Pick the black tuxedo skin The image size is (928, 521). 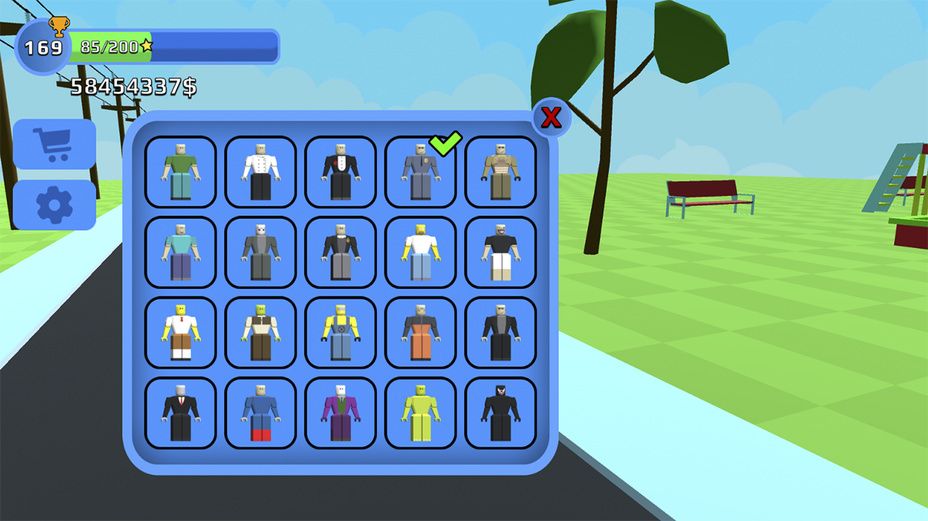pyautogui.click(x=341, y=172)
